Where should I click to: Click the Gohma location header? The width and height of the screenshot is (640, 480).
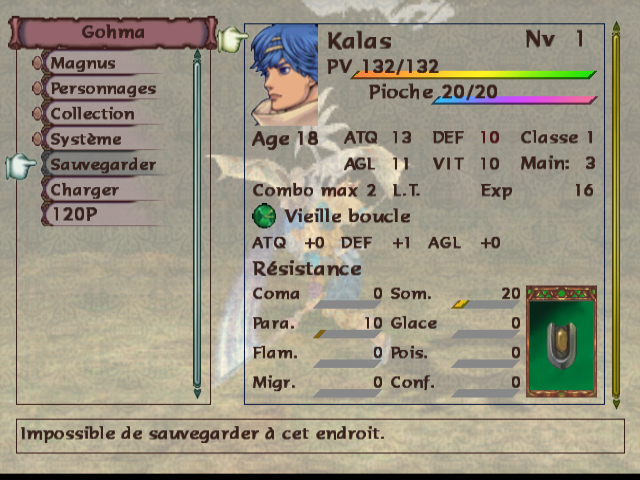tap(112, 32)
